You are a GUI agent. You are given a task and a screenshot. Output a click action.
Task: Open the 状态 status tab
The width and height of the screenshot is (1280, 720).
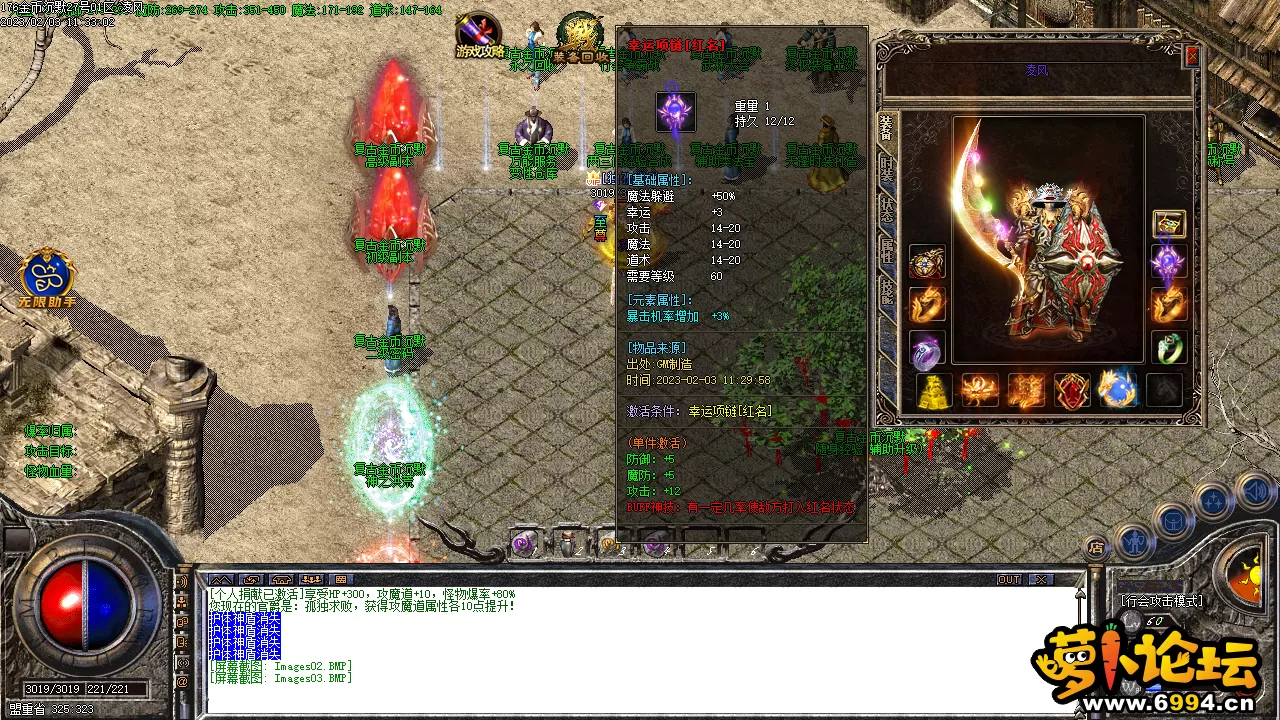tap(887, 209)
